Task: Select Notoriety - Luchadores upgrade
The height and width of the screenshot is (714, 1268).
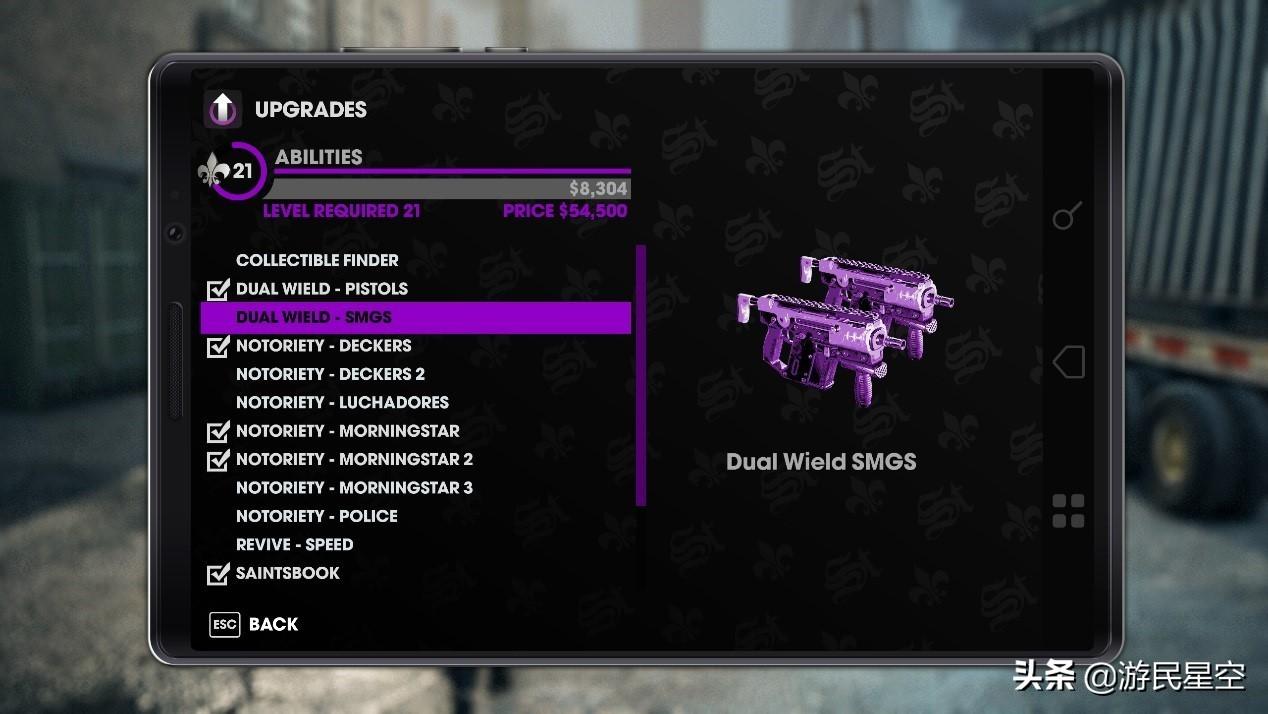Action: pyautogui.click(x=342, y=402)
